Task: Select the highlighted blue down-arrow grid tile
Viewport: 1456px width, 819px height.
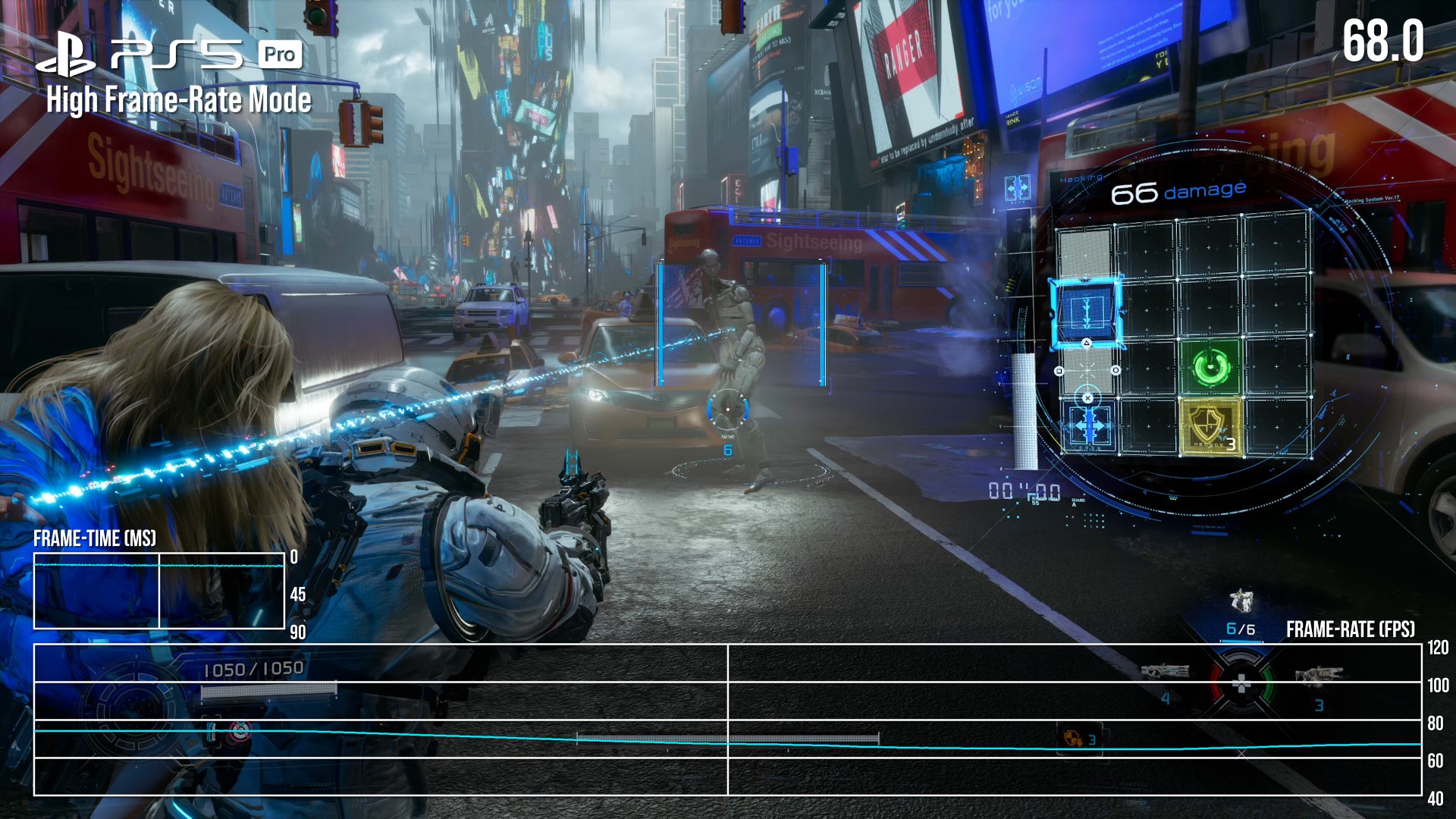Action: [x=1085, y=311]
